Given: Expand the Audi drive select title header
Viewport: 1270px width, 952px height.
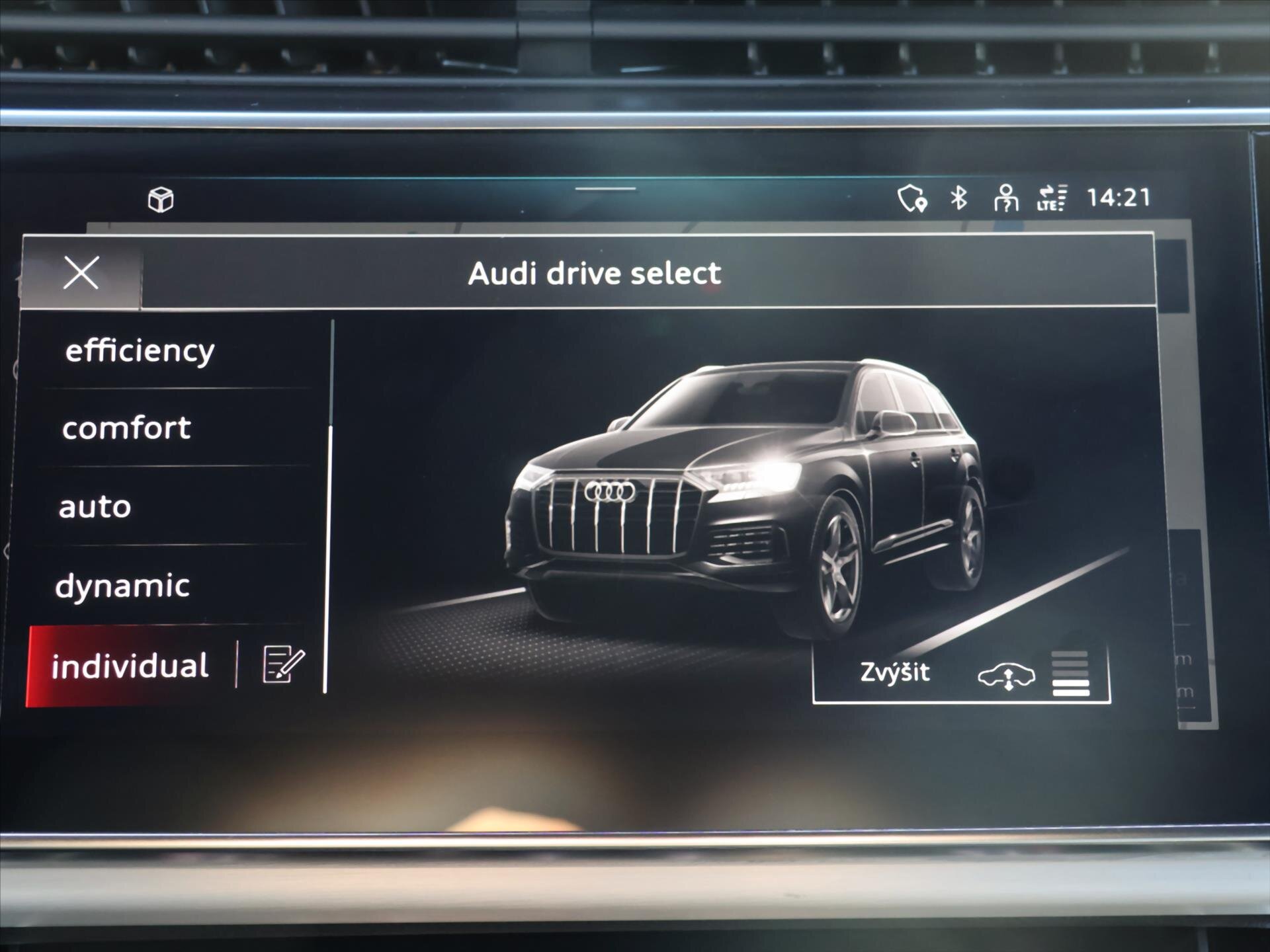Looking at the screenshot, I should 594,274.
